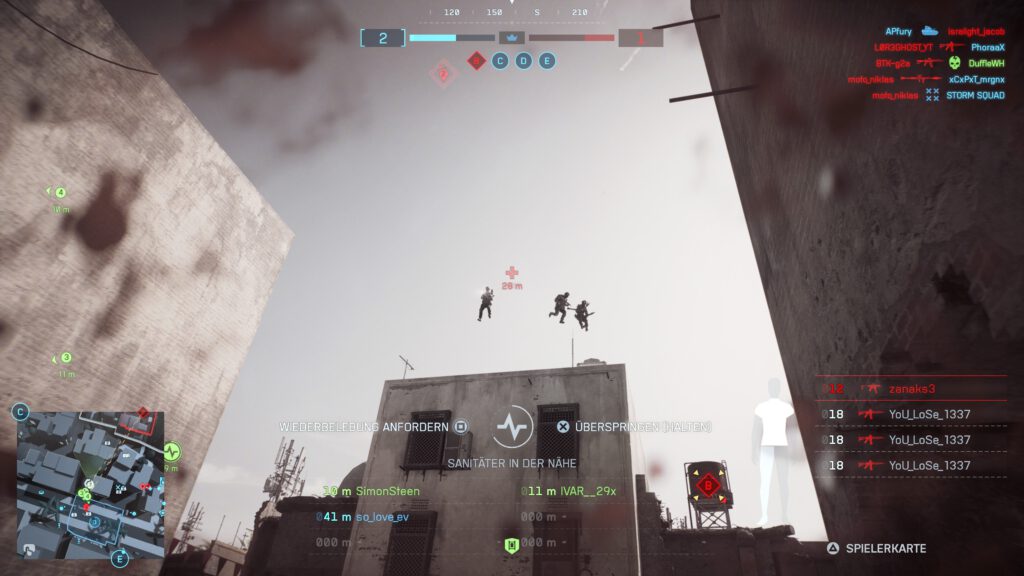Click the red B diamond in top HUD

tap(476, 61)
